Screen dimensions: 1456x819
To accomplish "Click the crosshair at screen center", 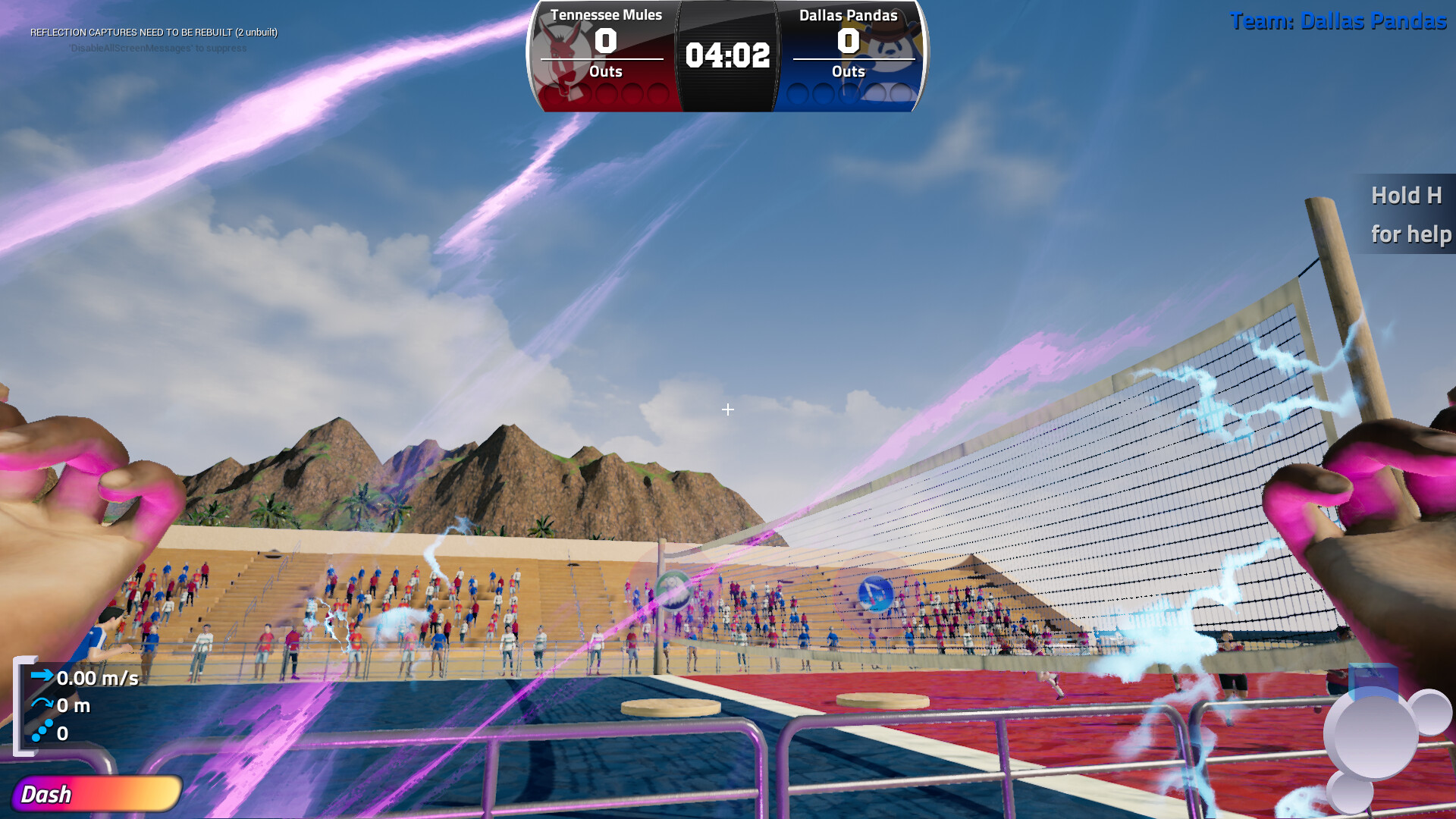I will pos(728,409).
